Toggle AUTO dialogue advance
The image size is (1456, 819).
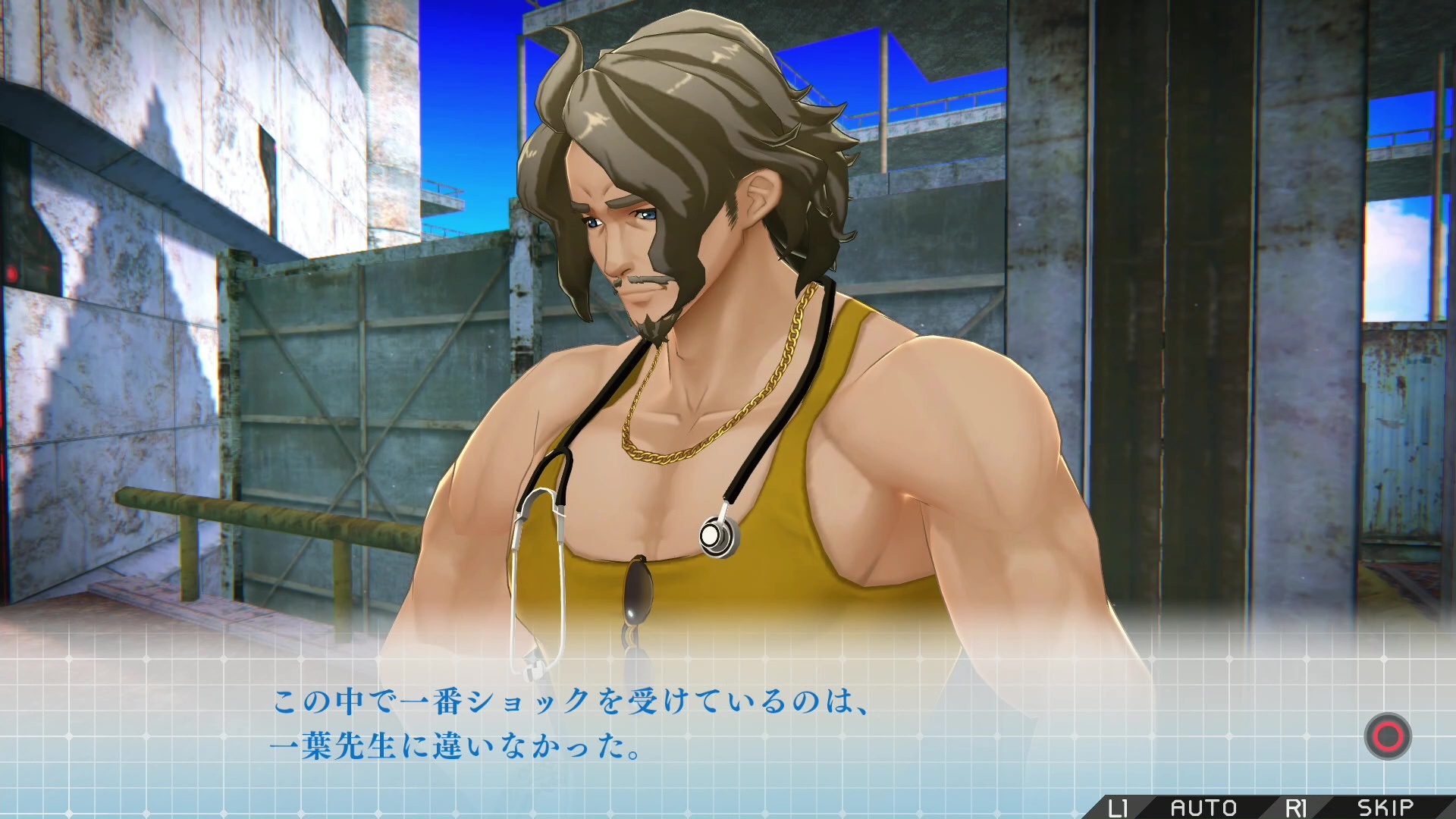pos(1203,808)
